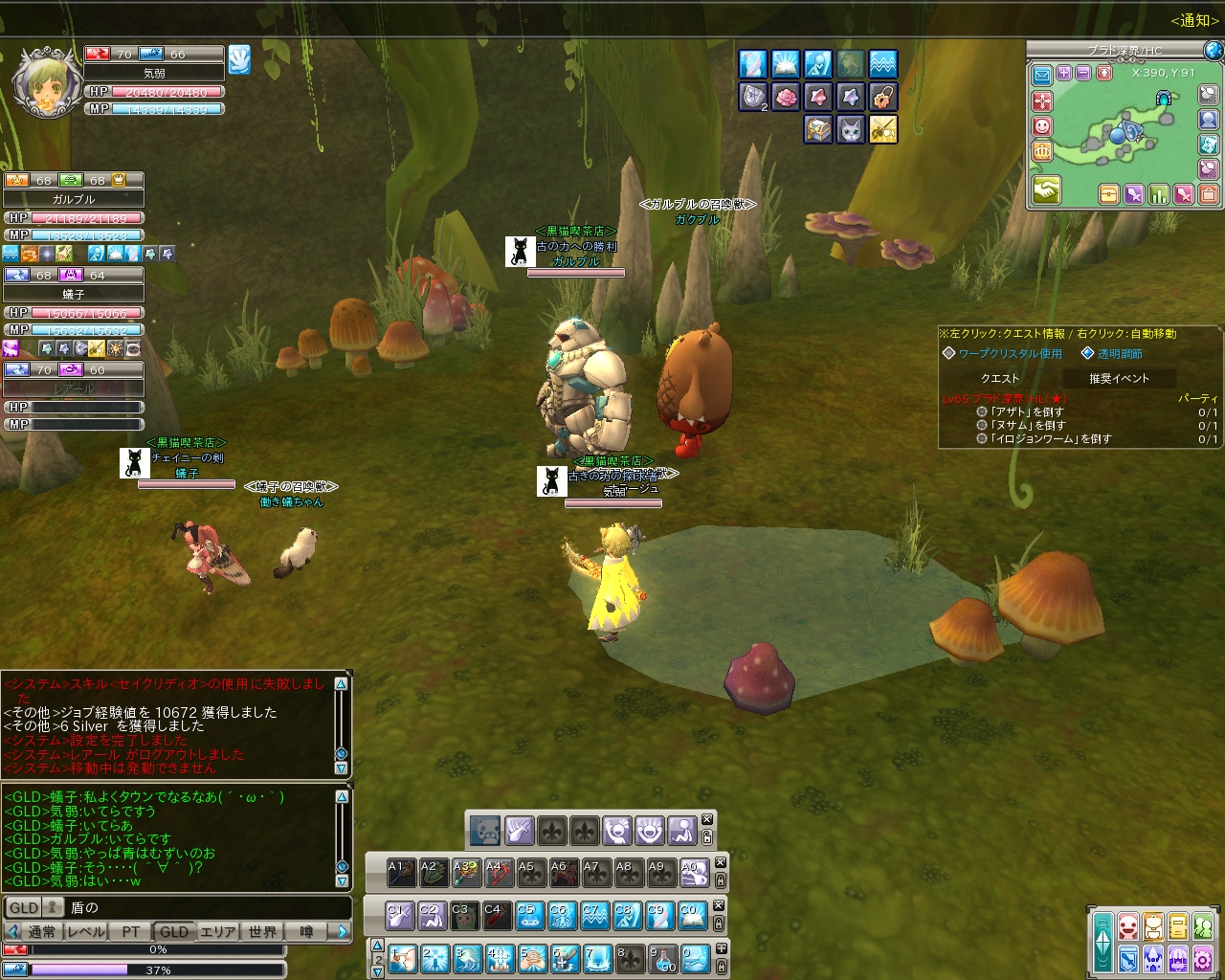Image resolution: width=1225 pixels, height=980 pixels.
Task: Switch chat to the 世界 tab
Action: 262,931
